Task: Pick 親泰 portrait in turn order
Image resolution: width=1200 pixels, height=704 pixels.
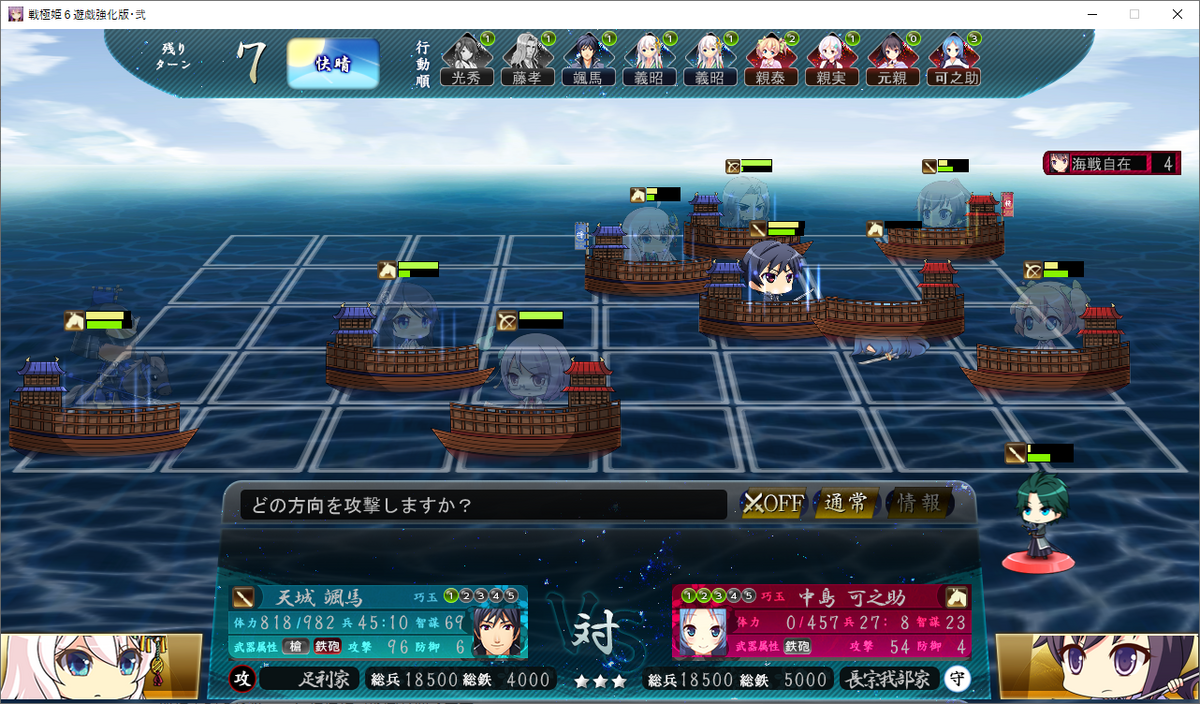Action: [x=770, y=60]
